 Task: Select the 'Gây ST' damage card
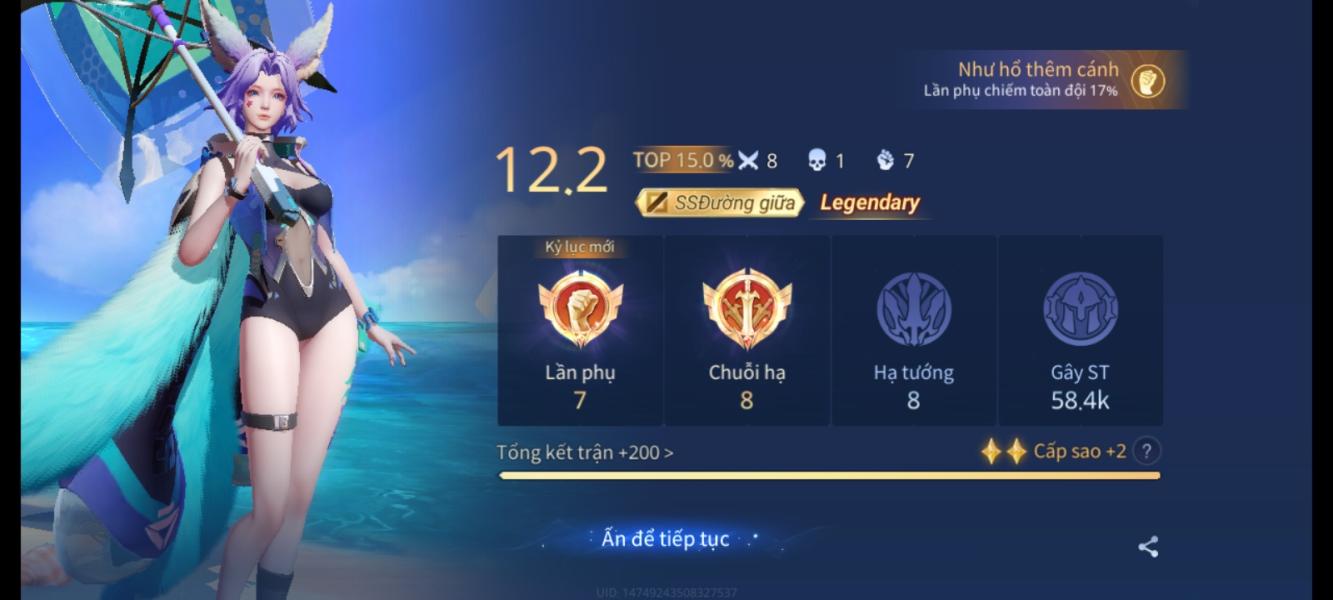point(1080,330)
